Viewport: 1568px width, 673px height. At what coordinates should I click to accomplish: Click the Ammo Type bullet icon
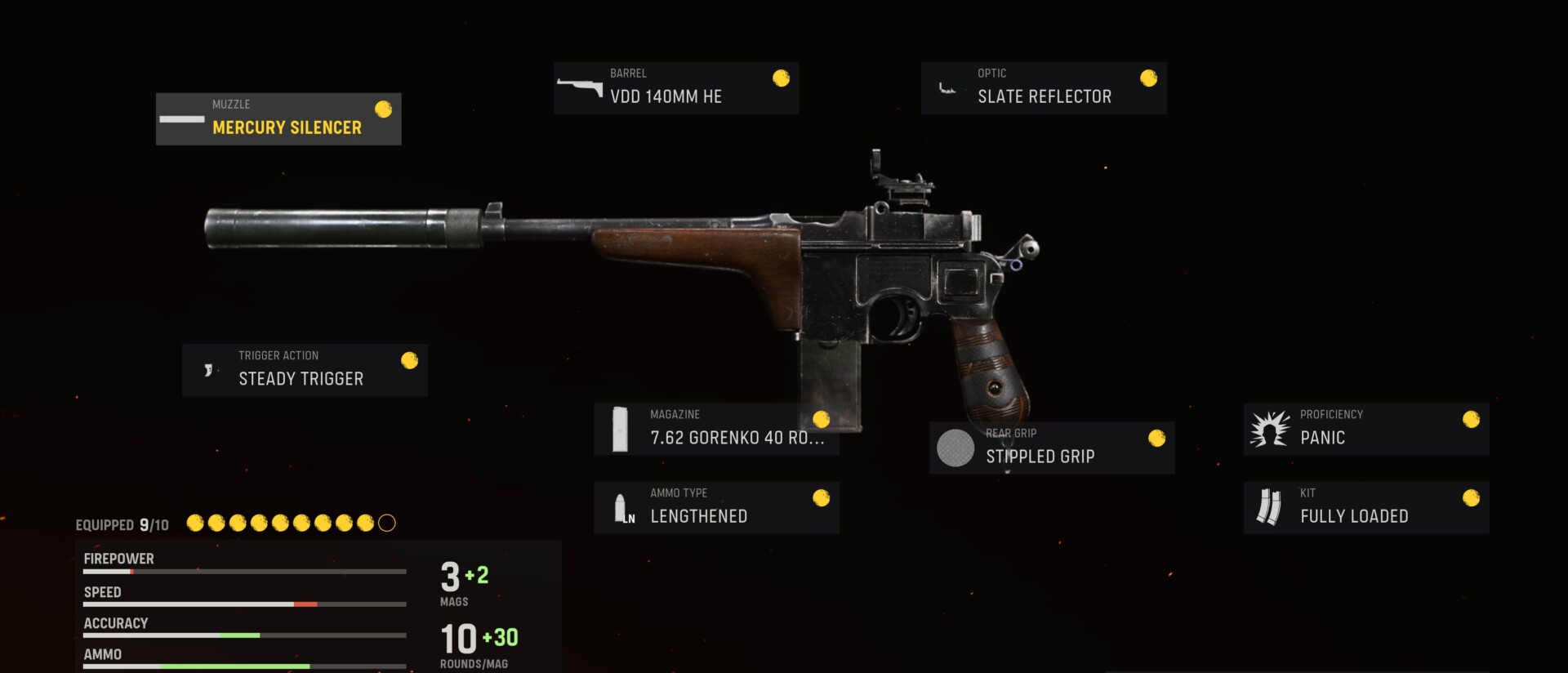pos(623,506)
